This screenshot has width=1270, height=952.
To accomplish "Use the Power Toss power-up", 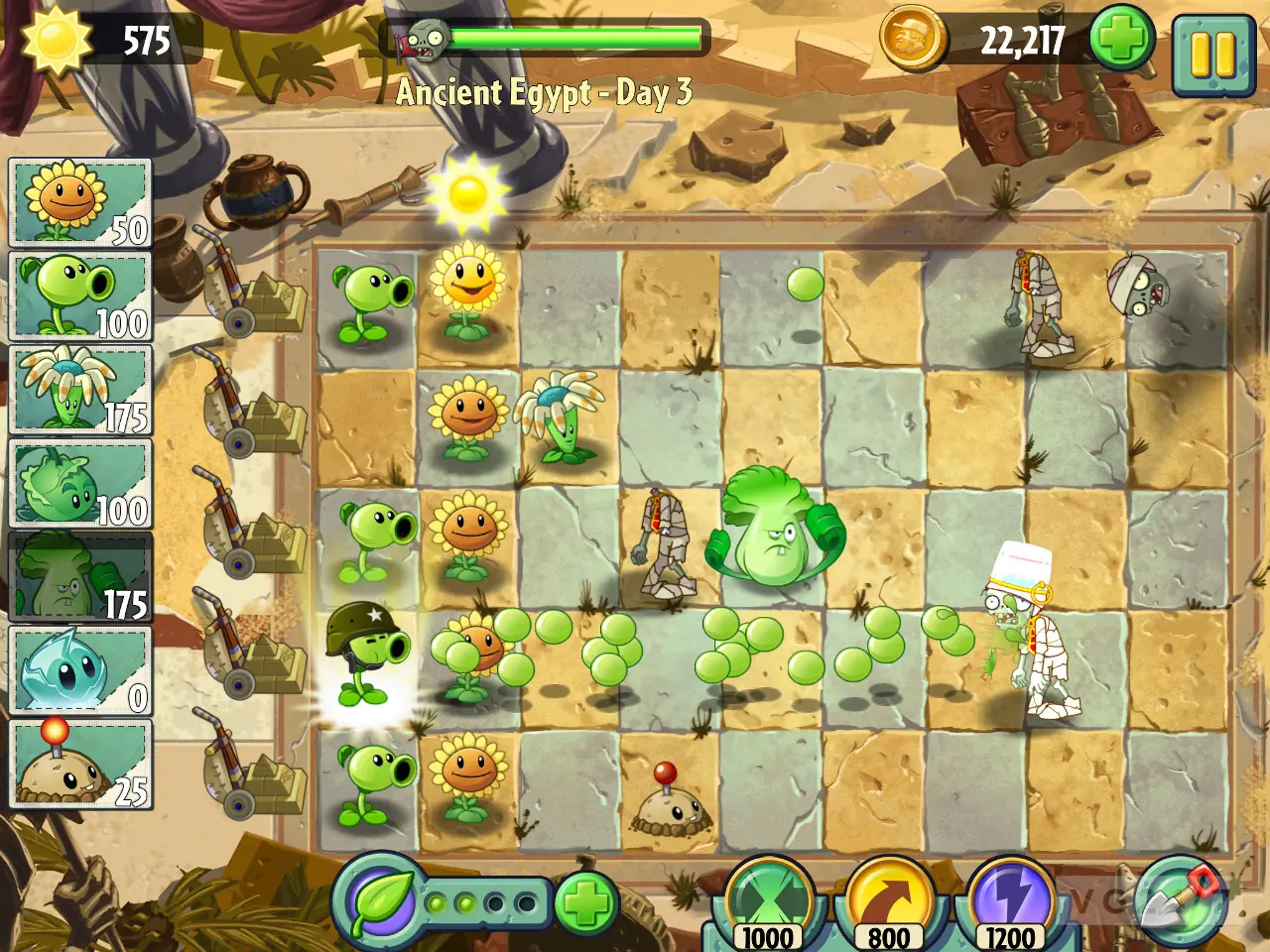I will (x=888, y=892).
